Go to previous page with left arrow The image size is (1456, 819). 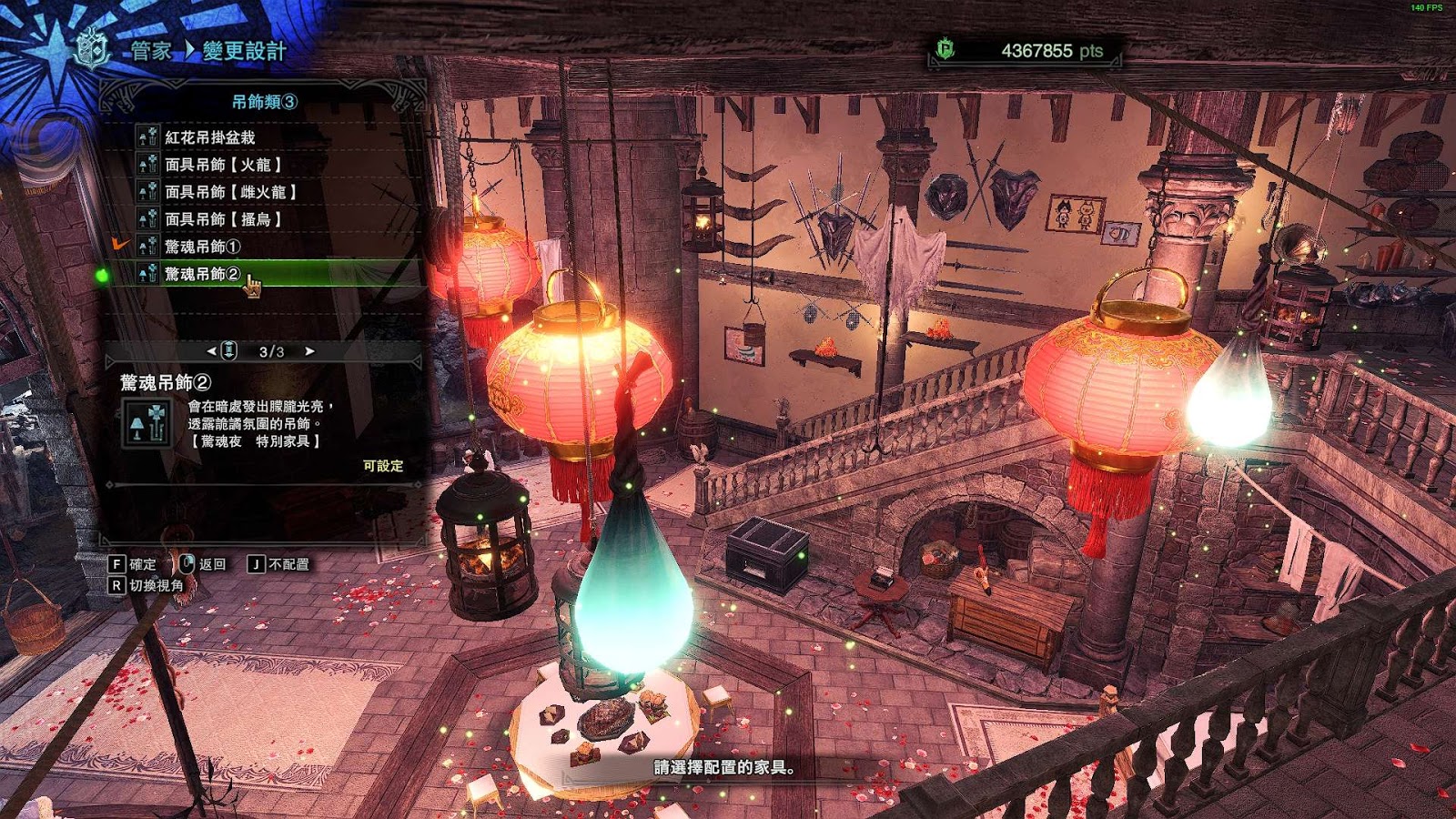pos(212,351)
